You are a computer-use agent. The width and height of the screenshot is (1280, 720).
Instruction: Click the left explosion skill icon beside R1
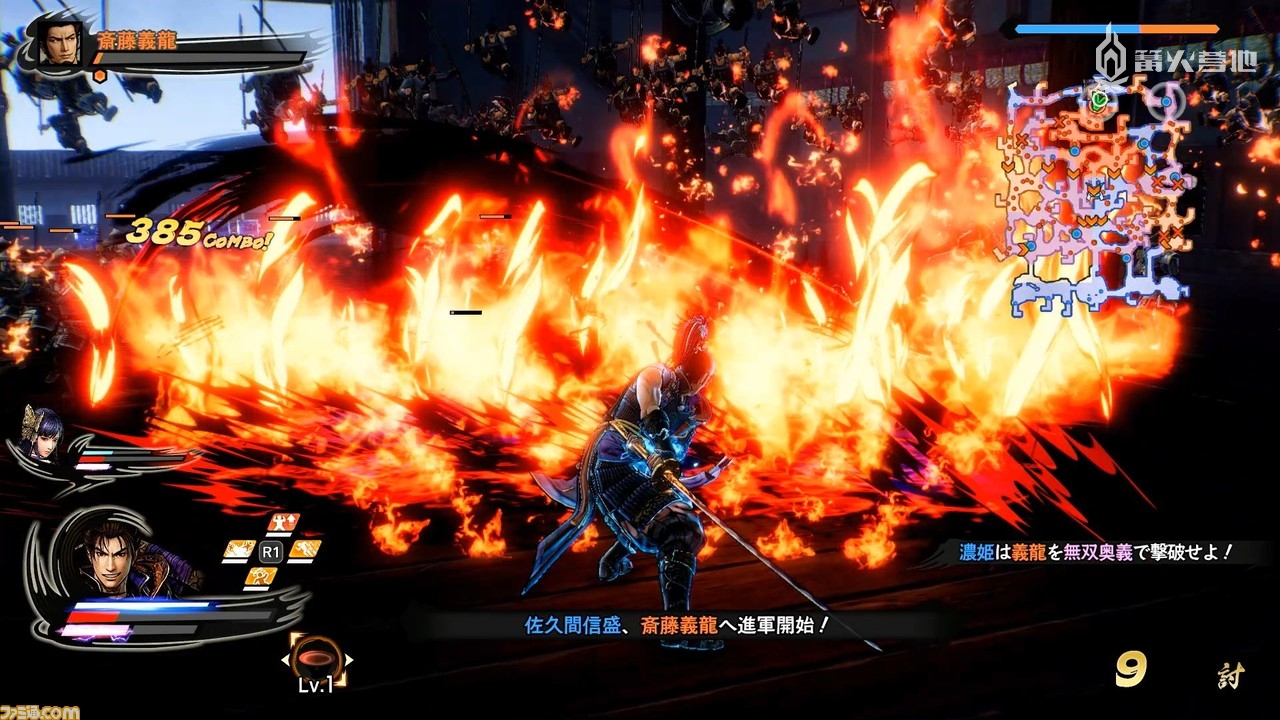241,549
